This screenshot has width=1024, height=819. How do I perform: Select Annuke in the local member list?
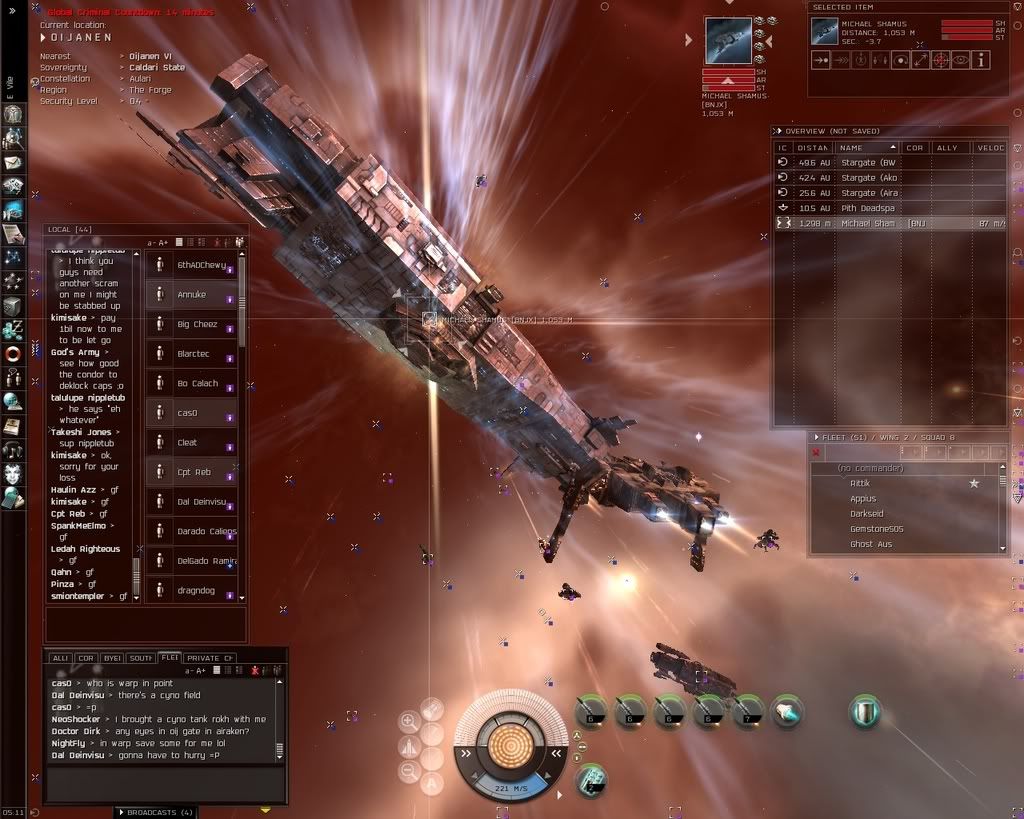[190, 294]
